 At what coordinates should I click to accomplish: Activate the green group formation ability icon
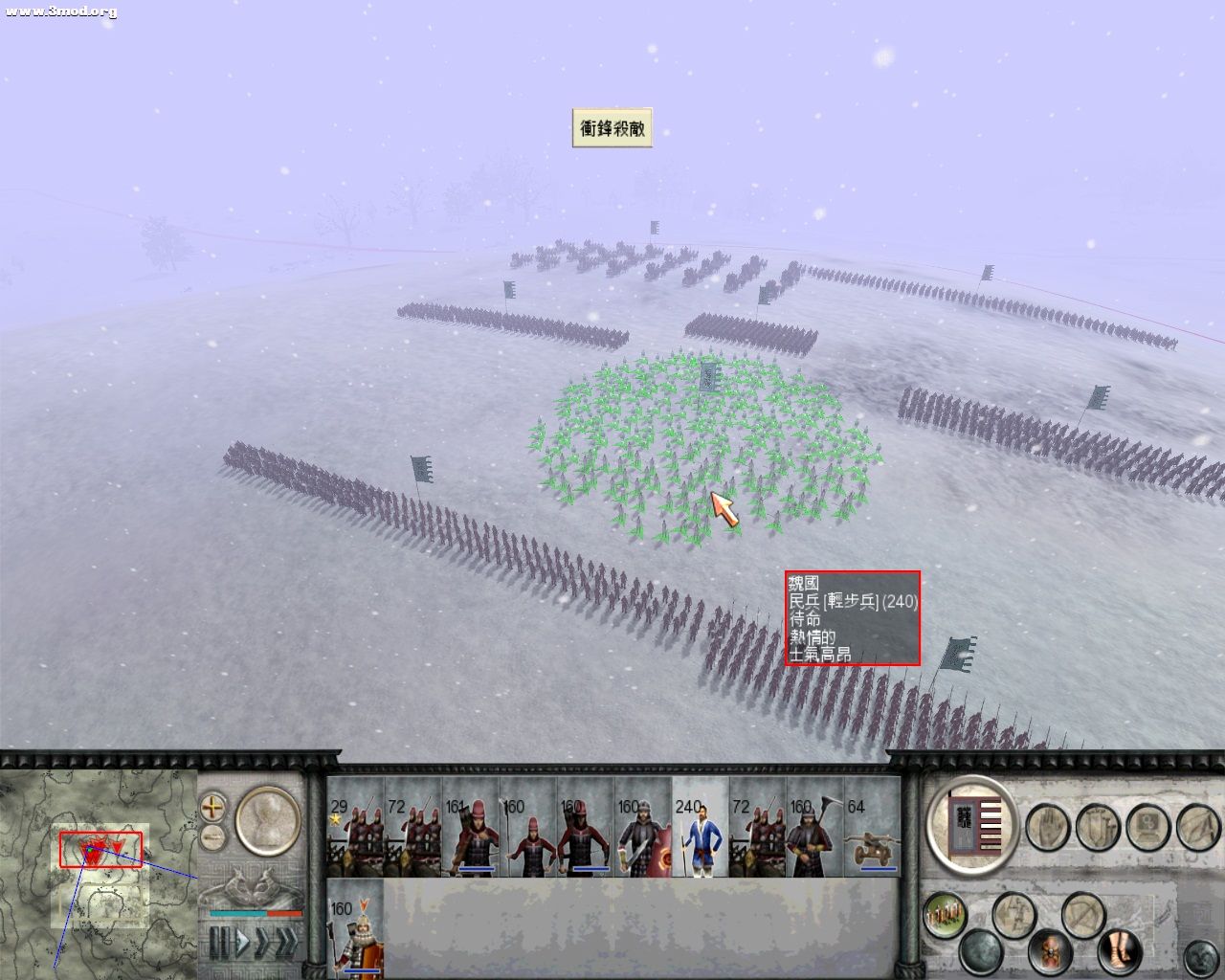click(x=943, y=912)
